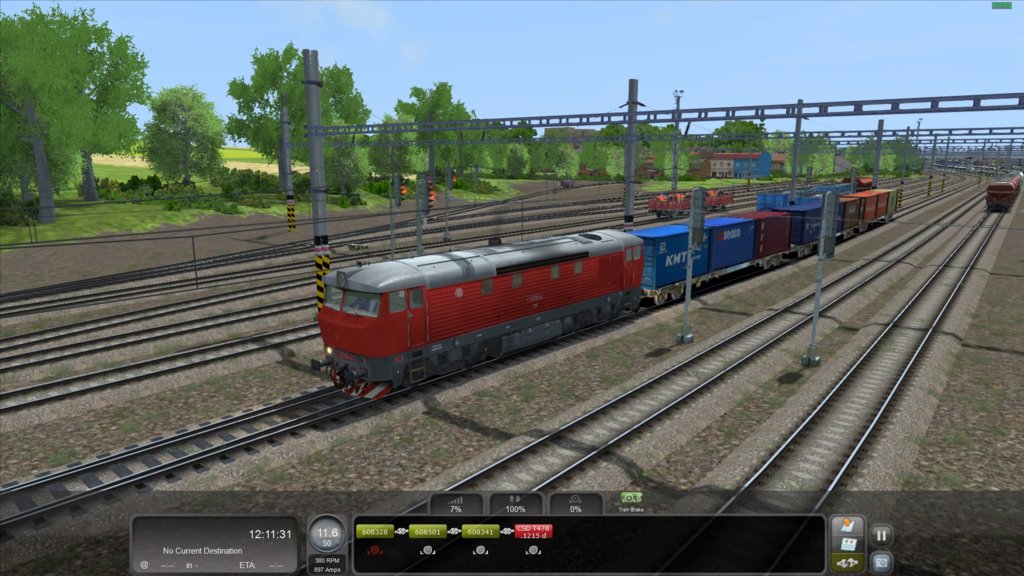Select the CSD T478 locomotive tag
Screen dimensions: 1024x576
(534, 532)
